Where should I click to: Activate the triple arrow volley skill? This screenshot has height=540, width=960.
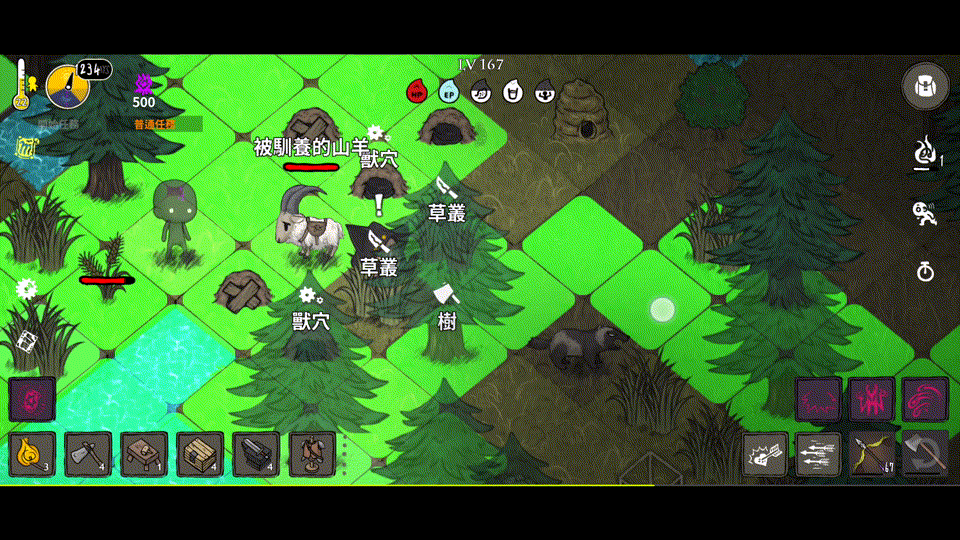pos(818,455)
